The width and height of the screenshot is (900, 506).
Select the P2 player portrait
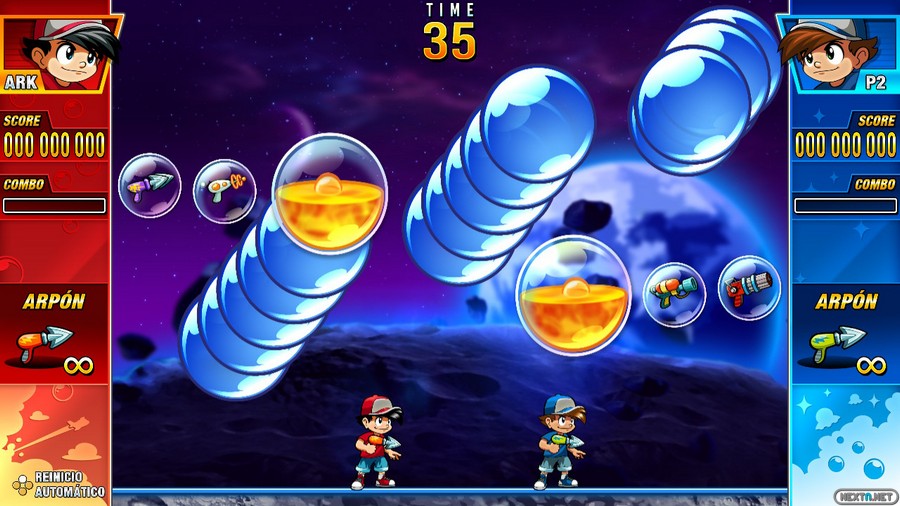point(836,50)
